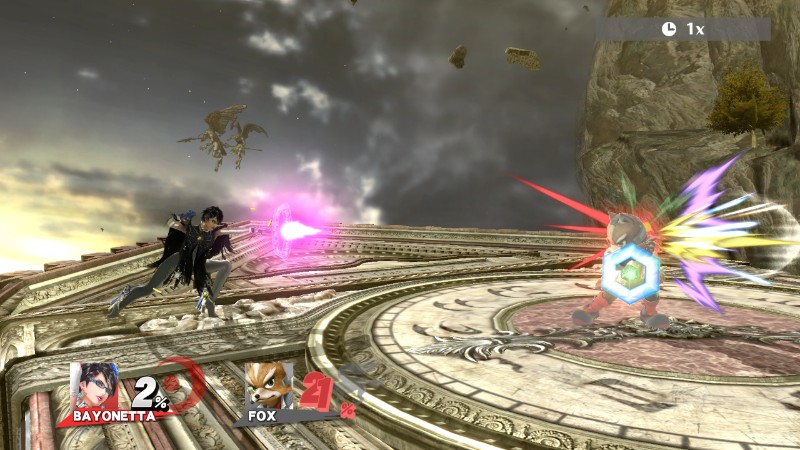Select Bayonetta's character portrait
This screenshot has width=800, height=450.
tap(93, 384)
